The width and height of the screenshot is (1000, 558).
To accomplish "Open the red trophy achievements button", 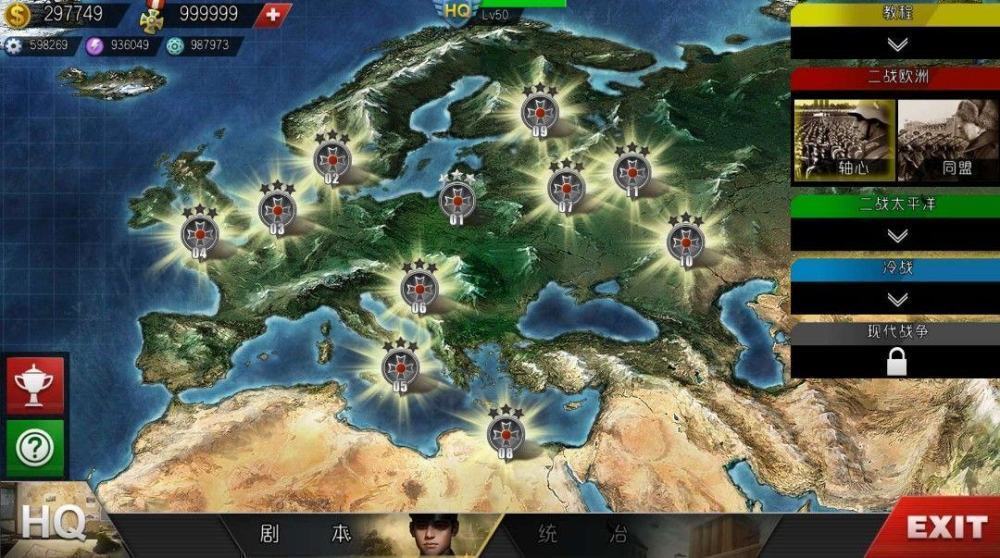I will pos(35,384).
